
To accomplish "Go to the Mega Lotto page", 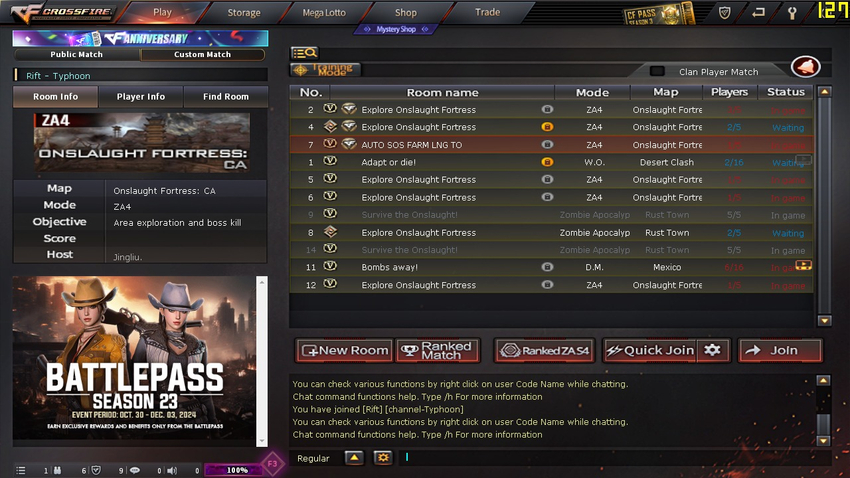I will [324, 13].
